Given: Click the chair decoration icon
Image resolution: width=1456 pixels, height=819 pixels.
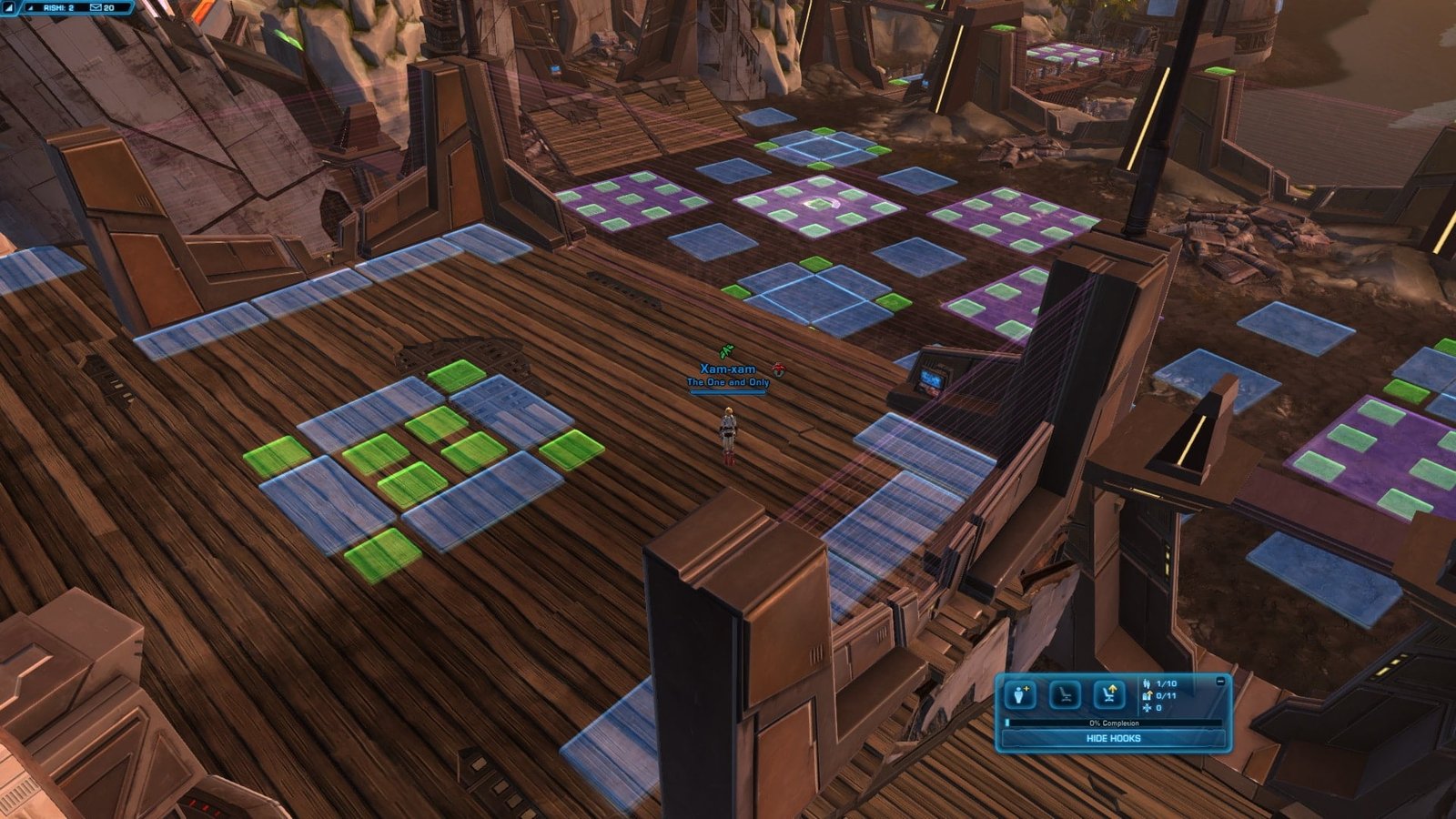Looking at the screenshot, I should point(1065,695).
